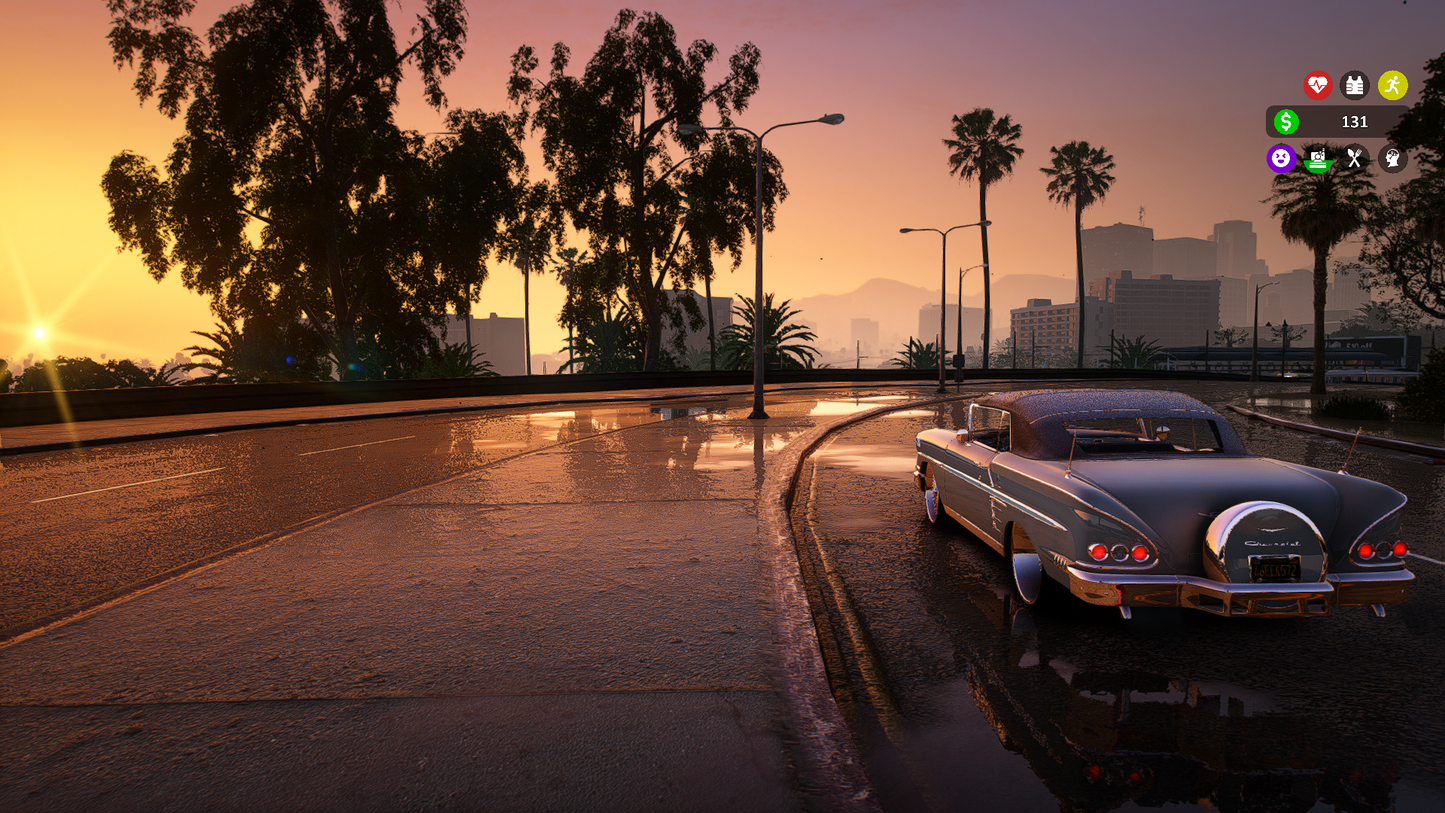Screen dimensions: 1445x813
Task: Click the green bed sleep icon
Action: tap(1318, 158)
